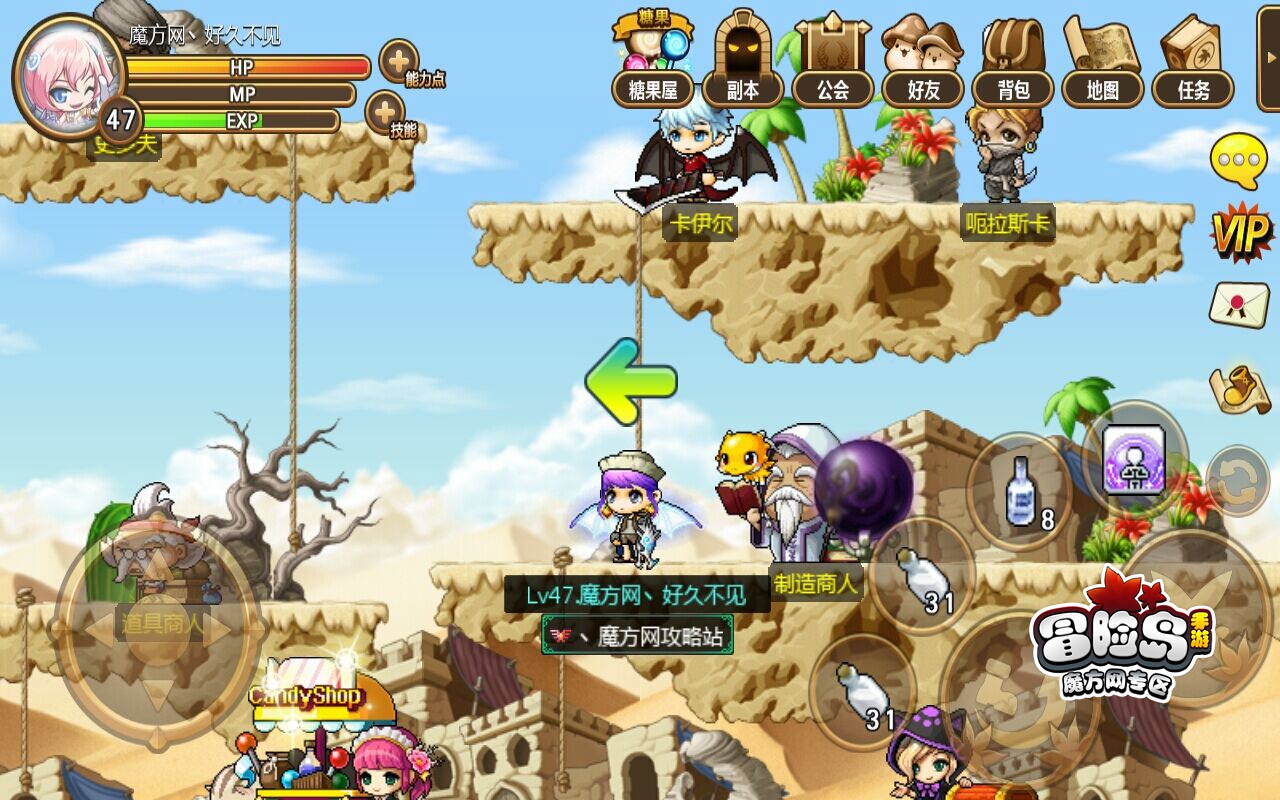Click the pink-haired character portrait
The image size is (1280, 800).
pyautogui.click(x=66, y=75)
